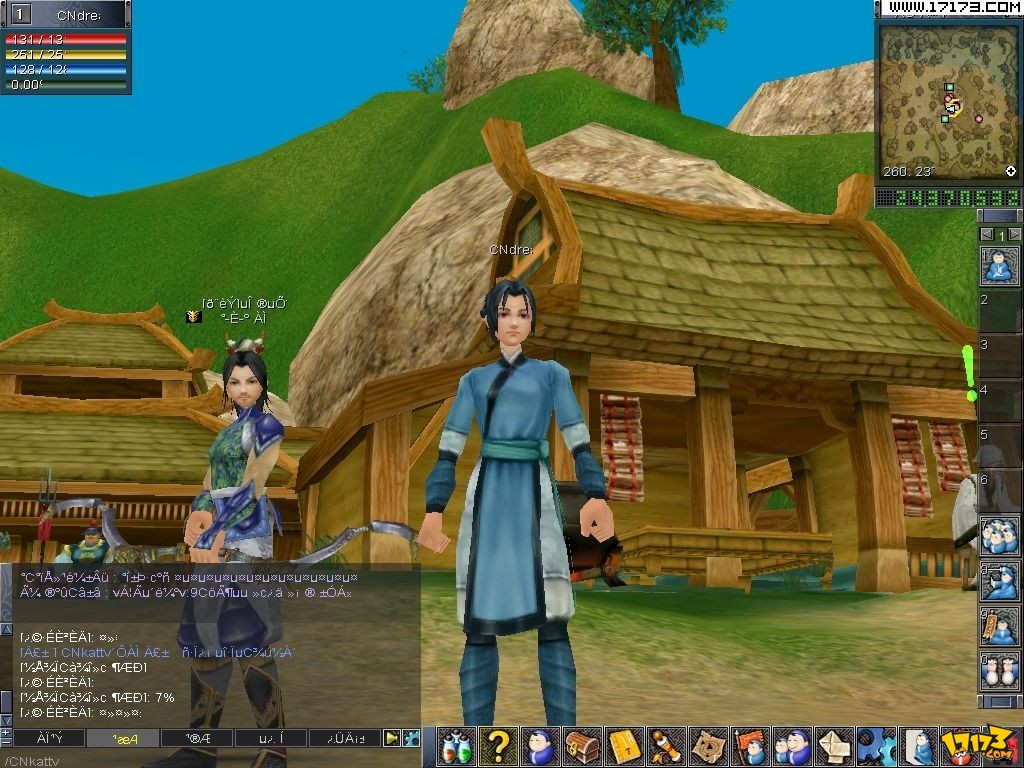Click the chat scroll up arrow
1024x768 pixels.
click(6, 628)
